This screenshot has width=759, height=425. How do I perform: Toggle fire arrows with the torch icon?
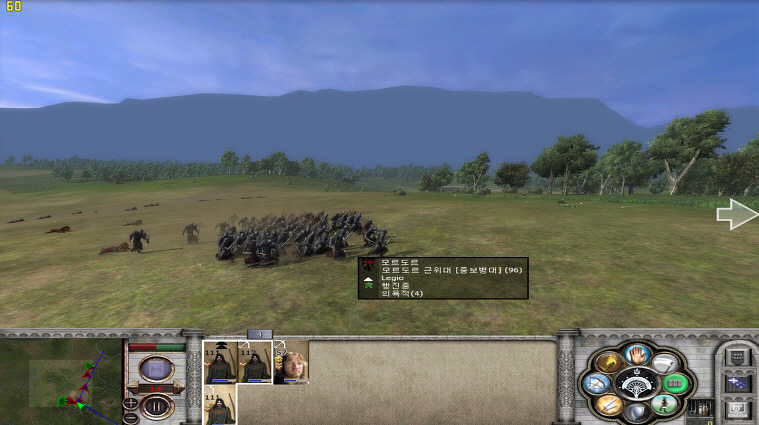point(607,361)
